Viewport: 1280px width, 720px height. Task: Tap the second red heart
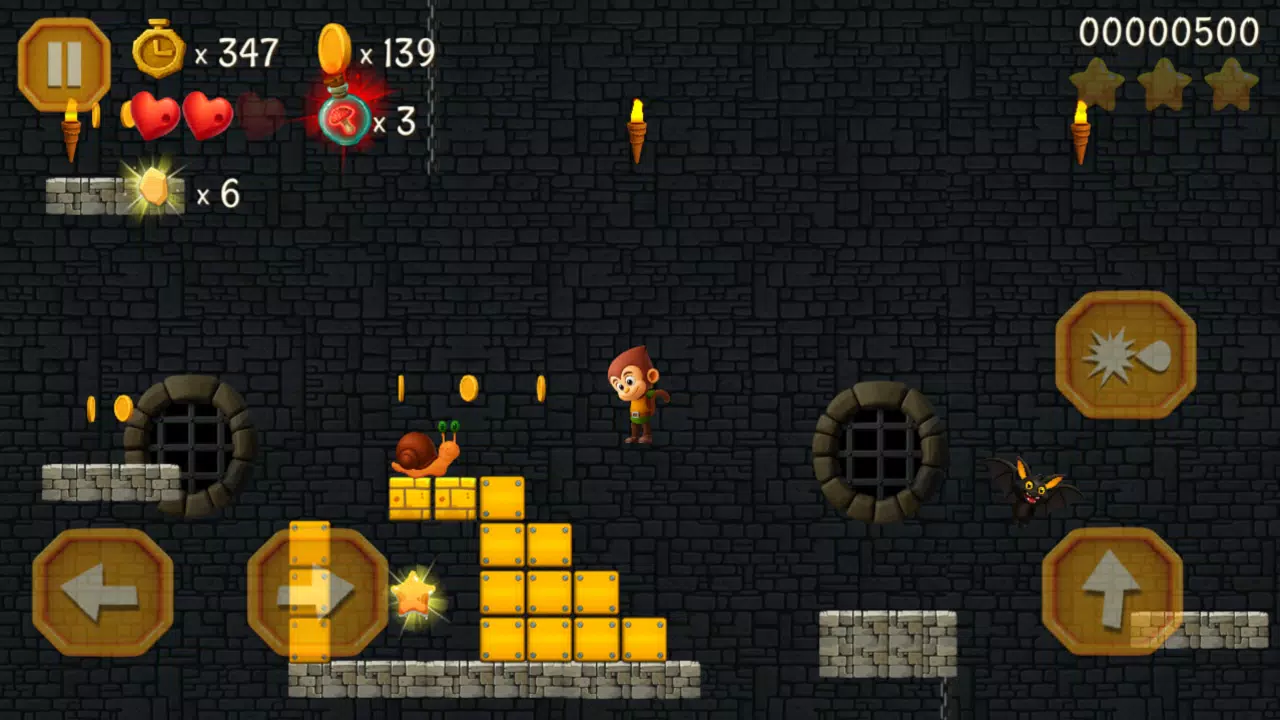click(207, 117)
